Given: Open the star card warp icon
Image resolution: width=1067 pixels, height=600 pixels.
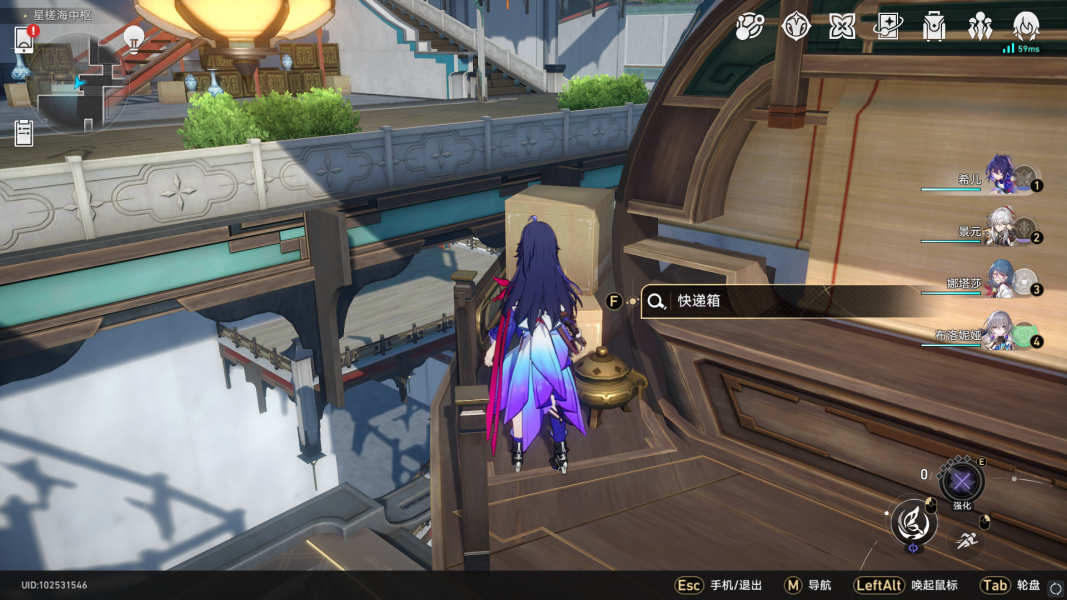Looking at the screenshot, I should pos(888,27).
